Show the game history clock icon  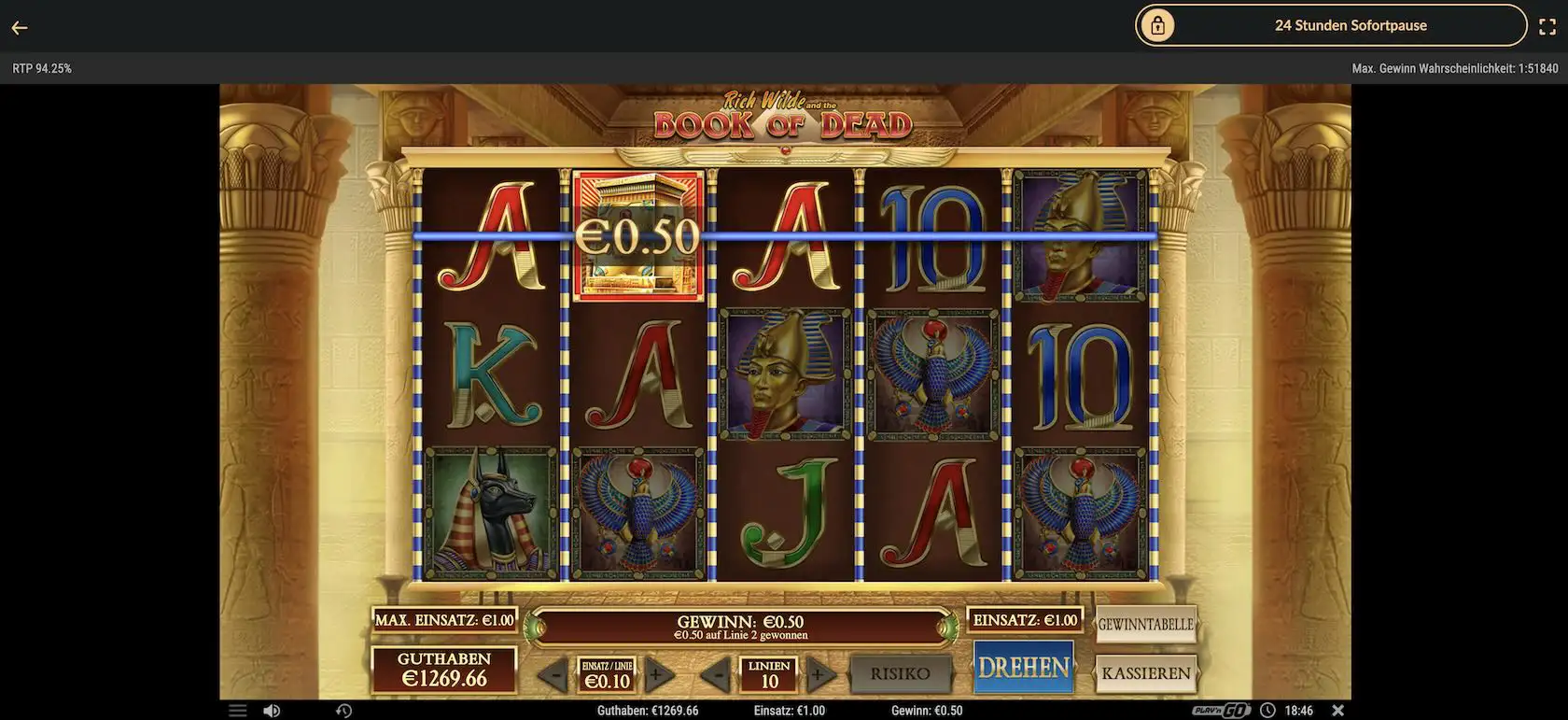point(343,711)
